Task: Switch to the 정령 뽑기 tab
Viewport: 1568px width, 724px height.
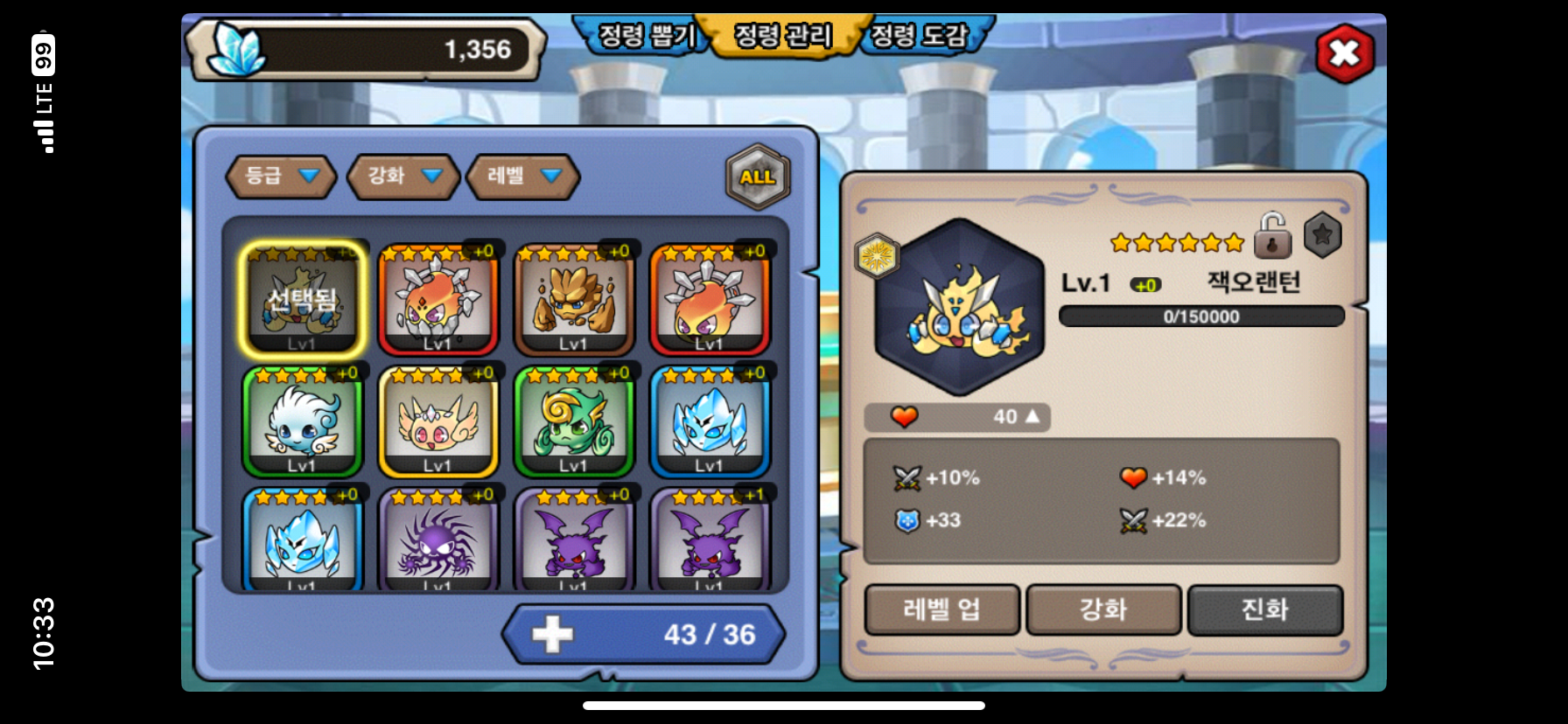Action: (x=646, y=36)
